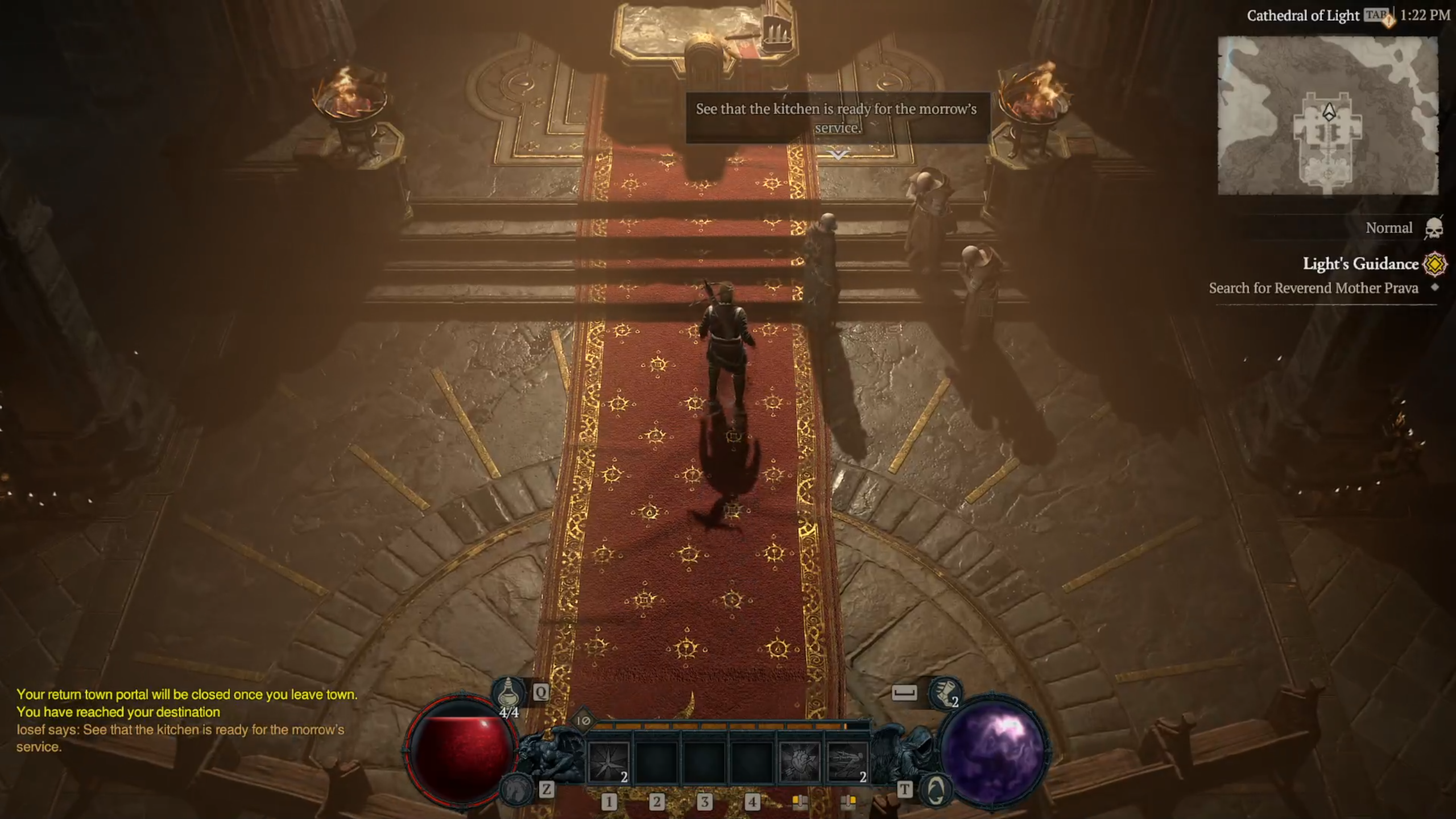Open the town portal swirl icon

936,790
